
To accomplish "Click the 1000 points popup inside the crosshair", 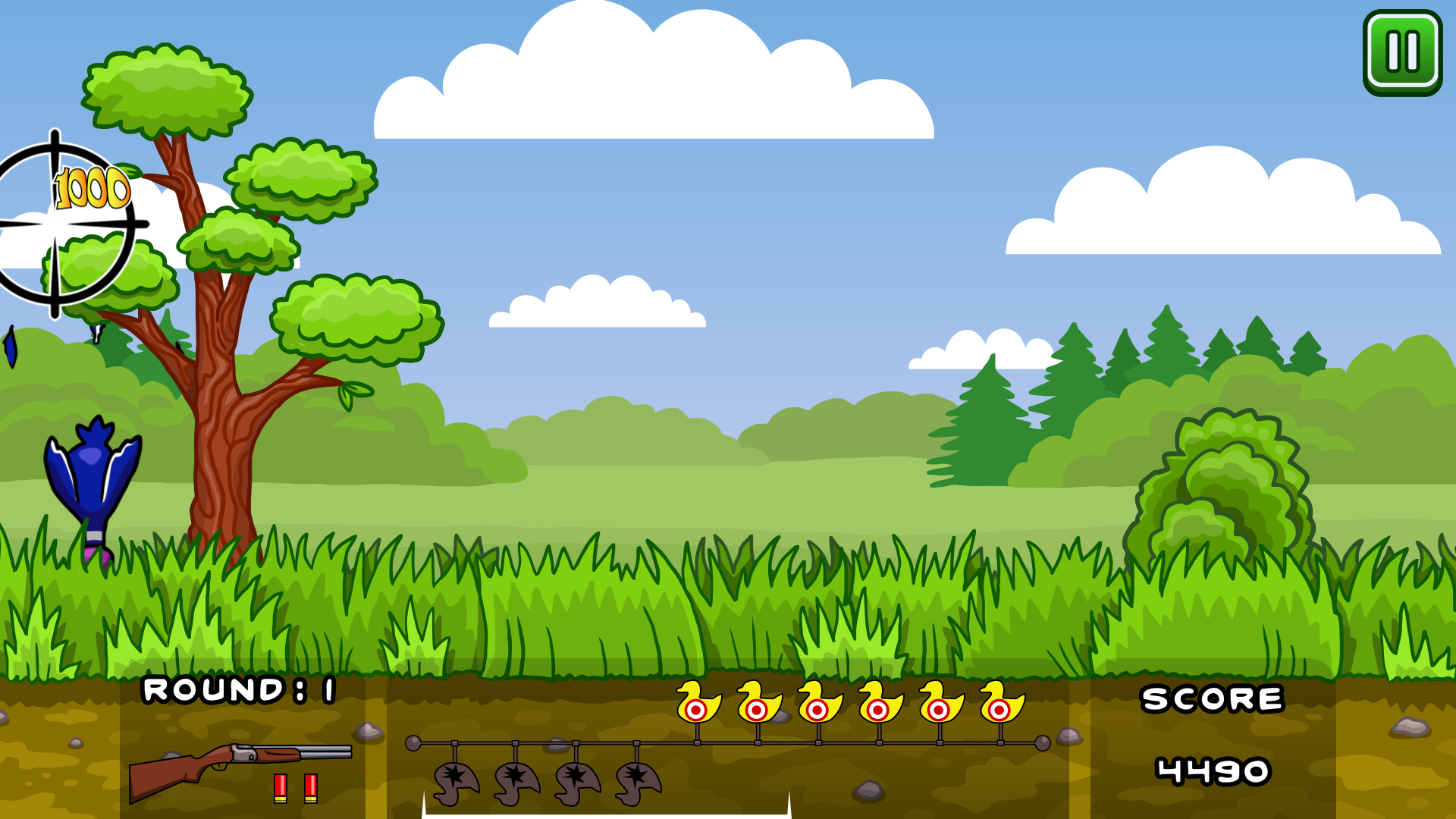I will click(91, 186).
